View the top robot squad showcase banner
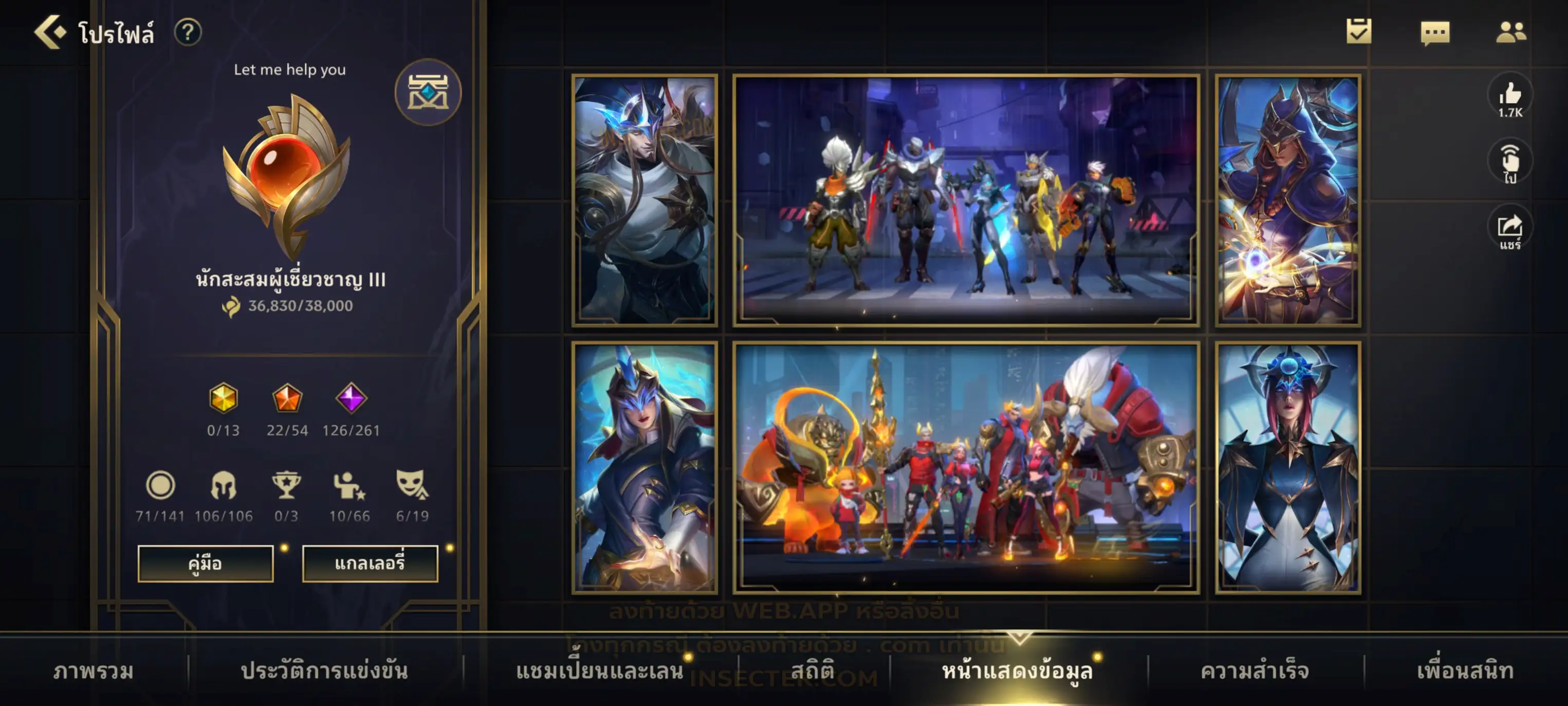The width and height of the screenshot is (1568, 706). [966, 201]
